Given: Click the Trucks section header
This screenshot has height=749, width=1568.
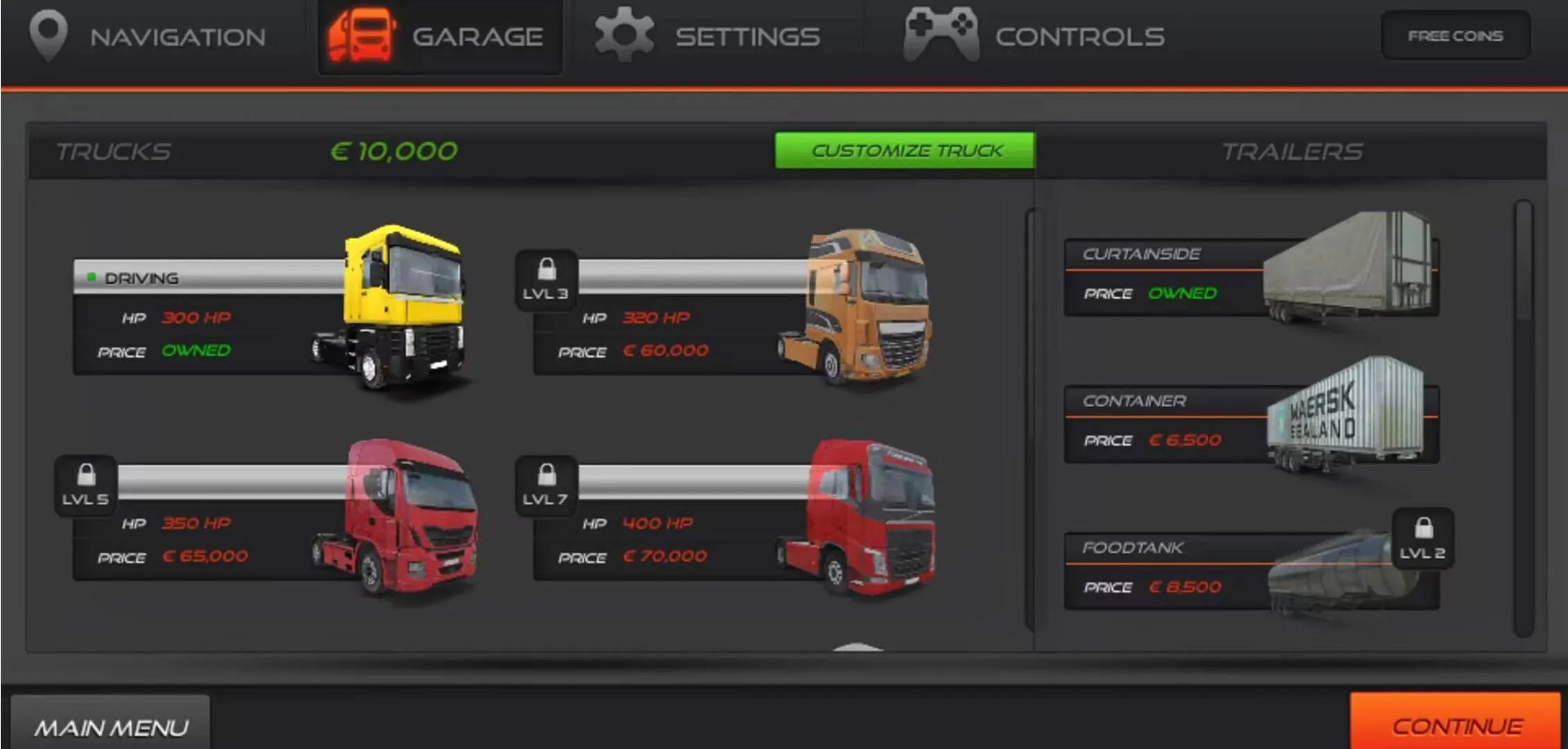Looking at the screenshot, I should tap(113, 151).
